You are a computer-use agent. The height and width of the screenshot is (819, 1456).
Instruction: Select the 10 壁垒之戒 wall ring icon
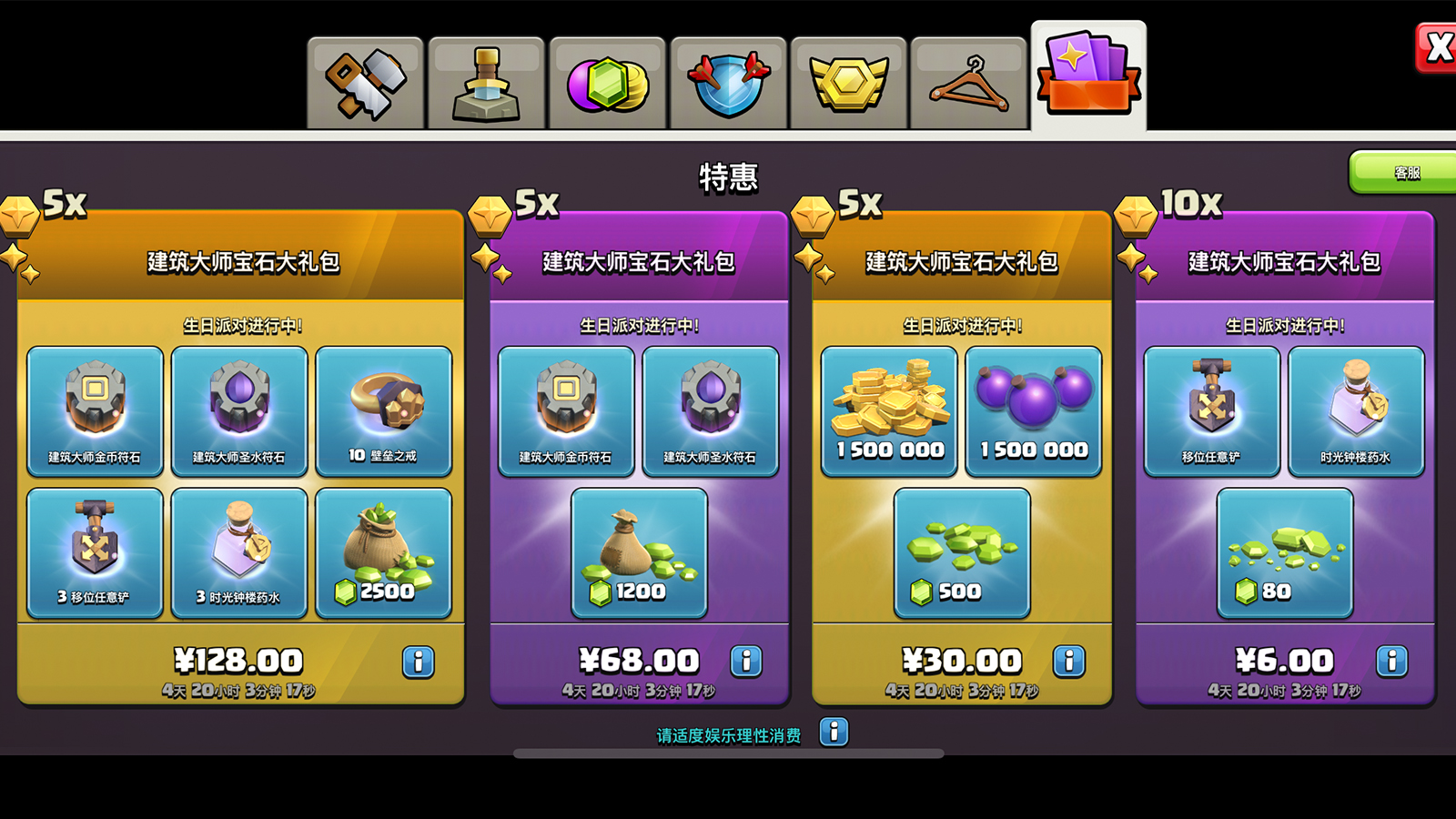click(x=385, y=409)
